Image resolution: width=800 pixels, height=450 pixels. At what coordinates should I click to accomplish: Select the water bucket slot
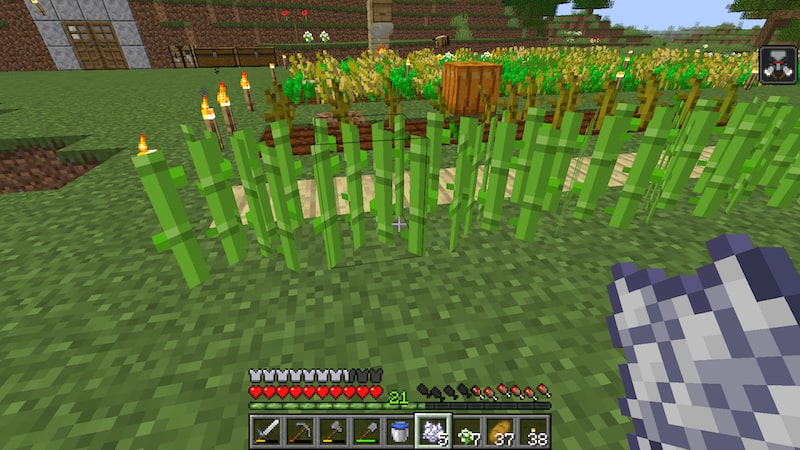[399, 431]
